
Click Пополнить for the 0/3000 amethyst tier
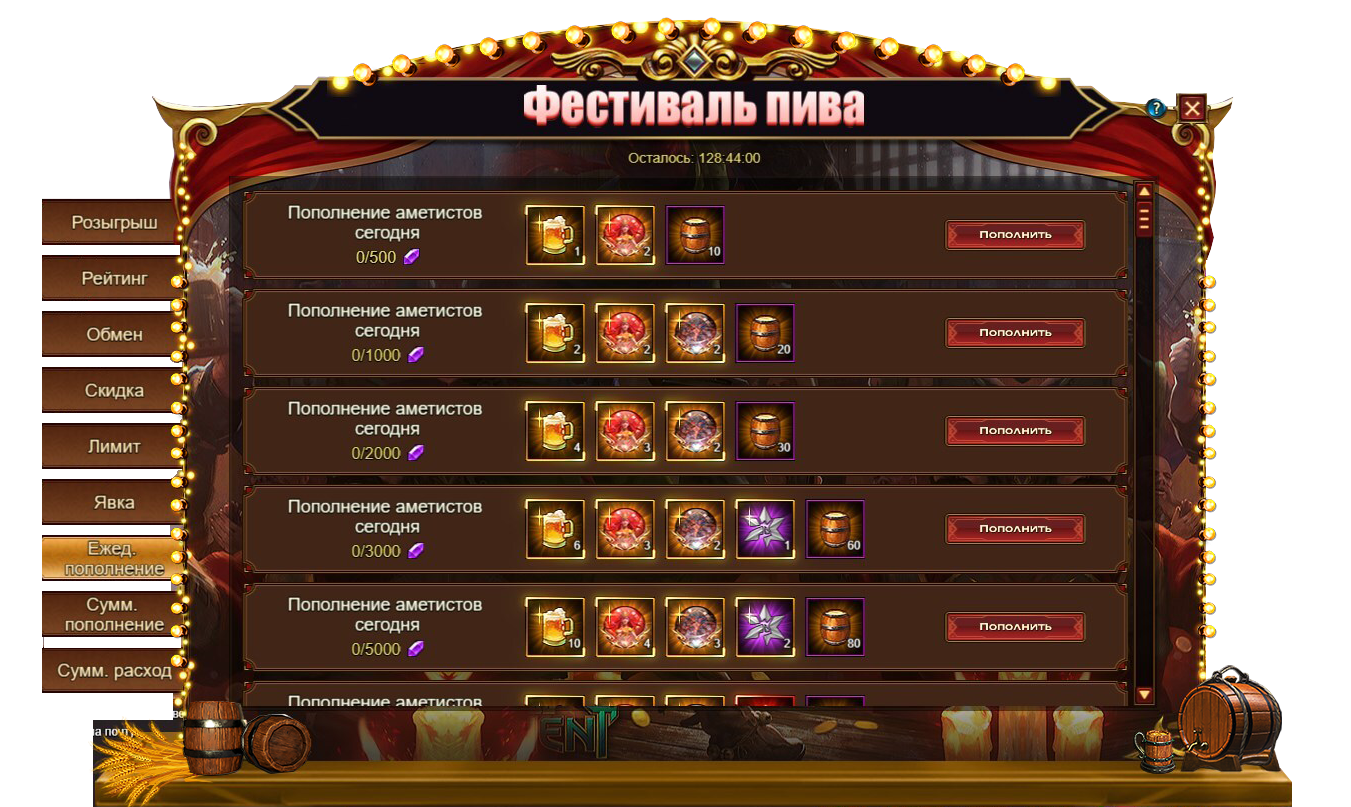pos(1015,529)
